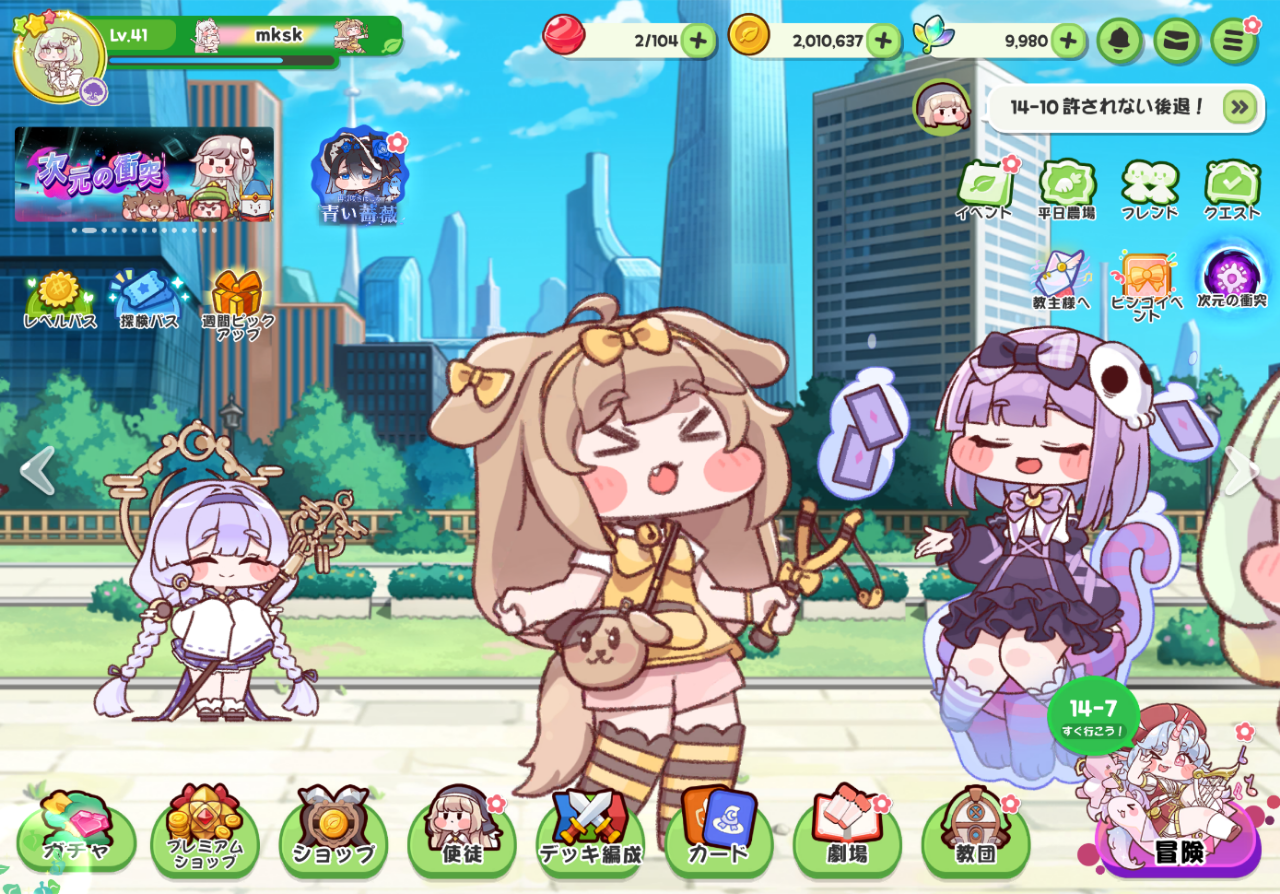Open the 平日農場 weekday farm icon

tap(1067, 189)
